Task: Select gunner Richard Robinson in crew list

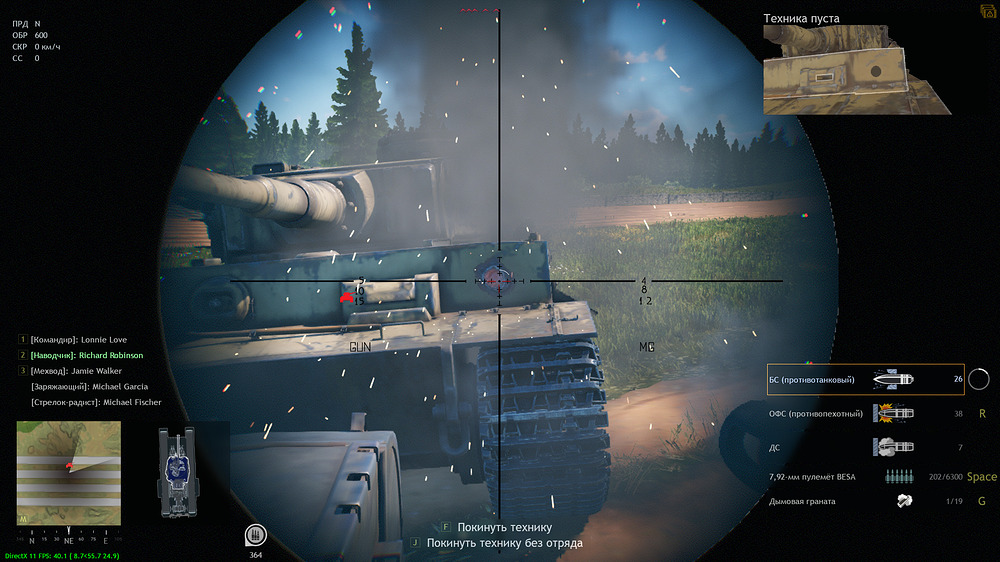Action: point(86,355)
